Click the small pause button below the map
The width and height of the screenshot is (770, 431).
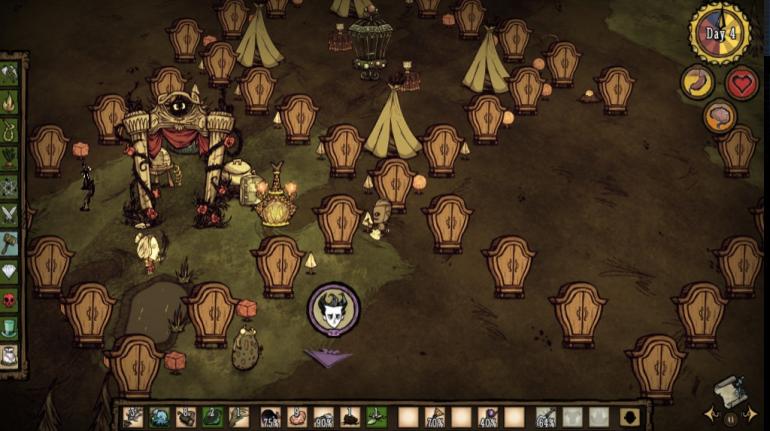pos(729,420)
